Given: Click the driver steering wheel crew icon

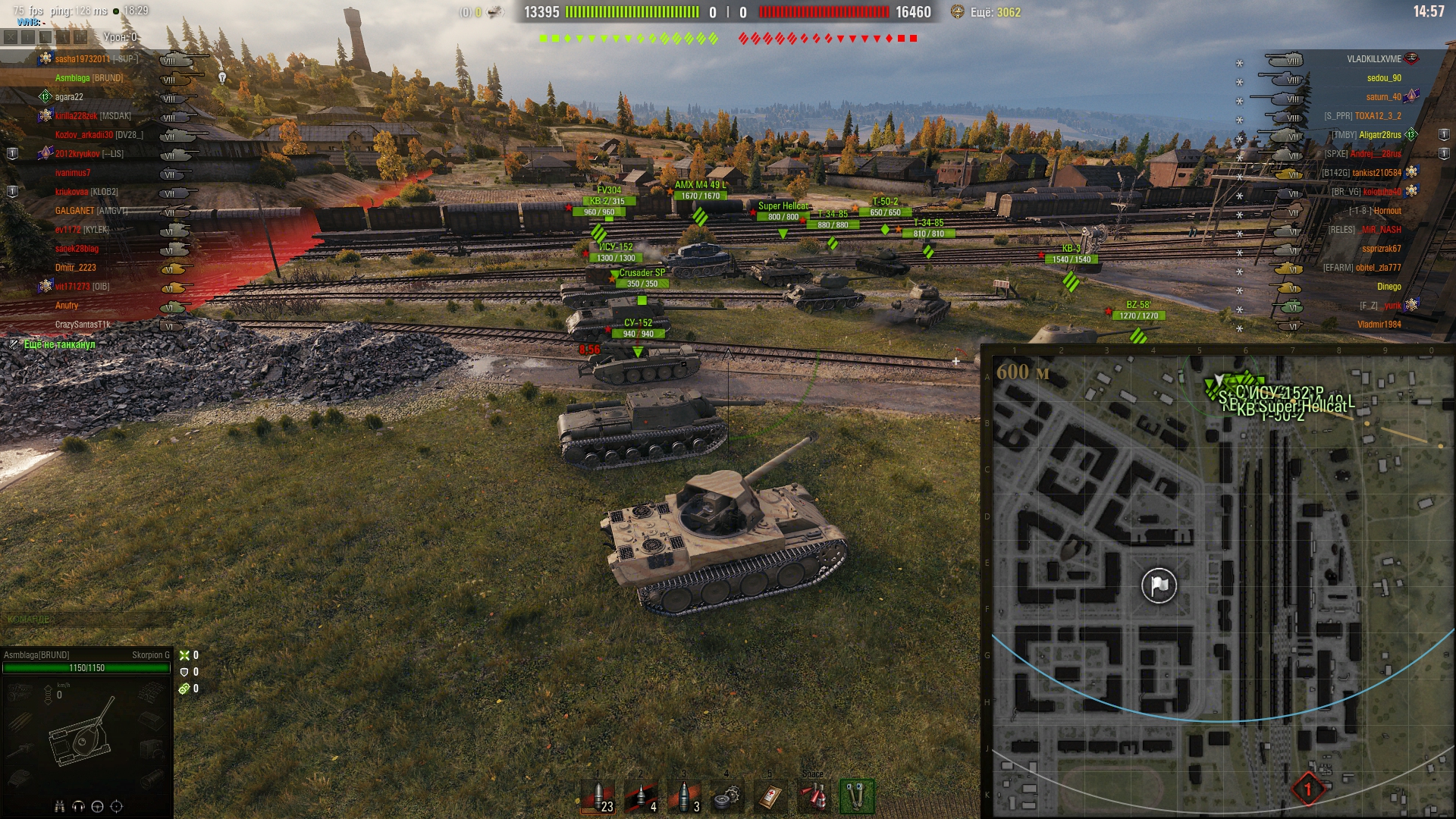Looking at the screenshot, I should (x=97, y=806).
